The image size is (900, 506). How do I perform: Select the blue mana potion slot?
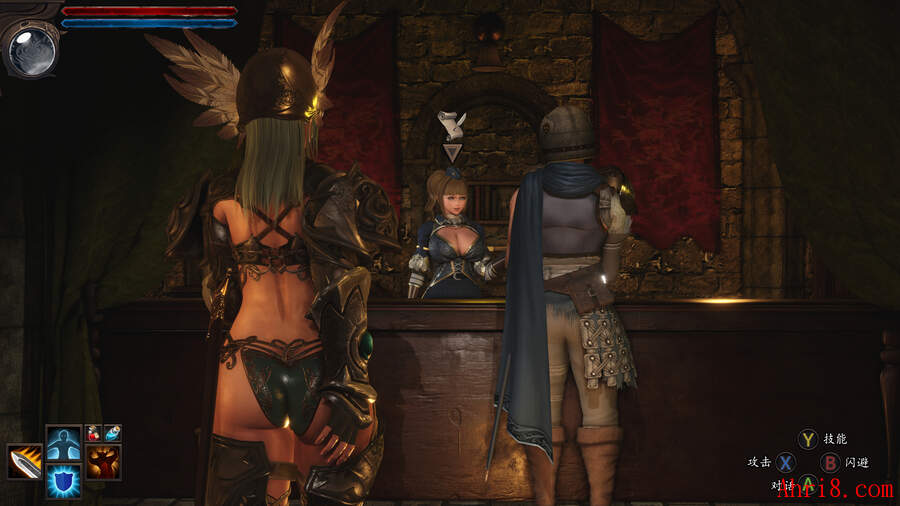[112, 433]
